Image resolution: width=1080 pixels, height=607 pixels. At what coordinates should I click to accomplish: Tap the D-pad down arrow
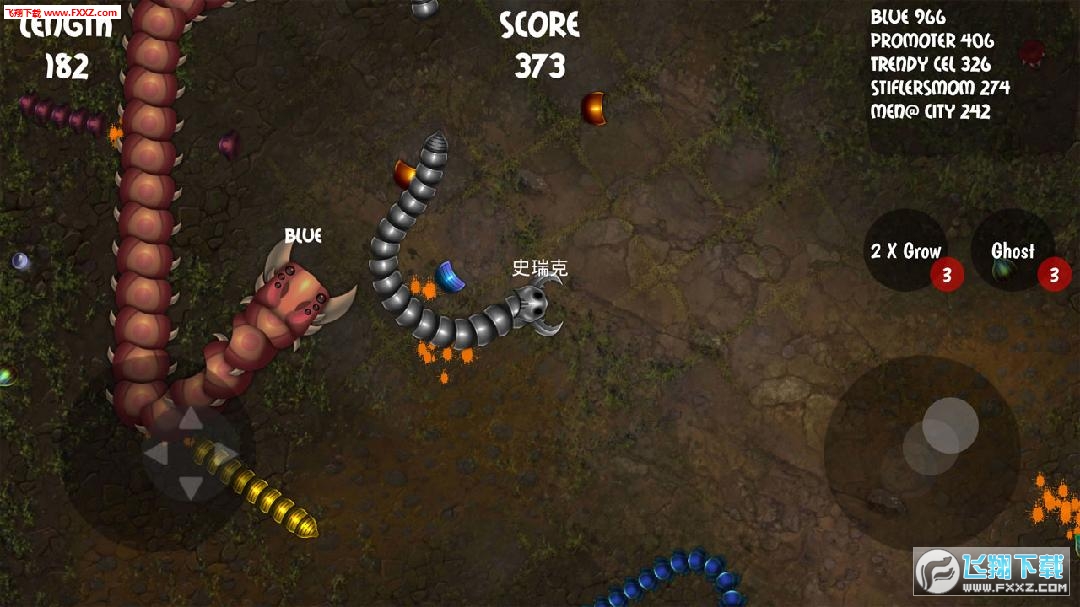[x=189, y=488]
